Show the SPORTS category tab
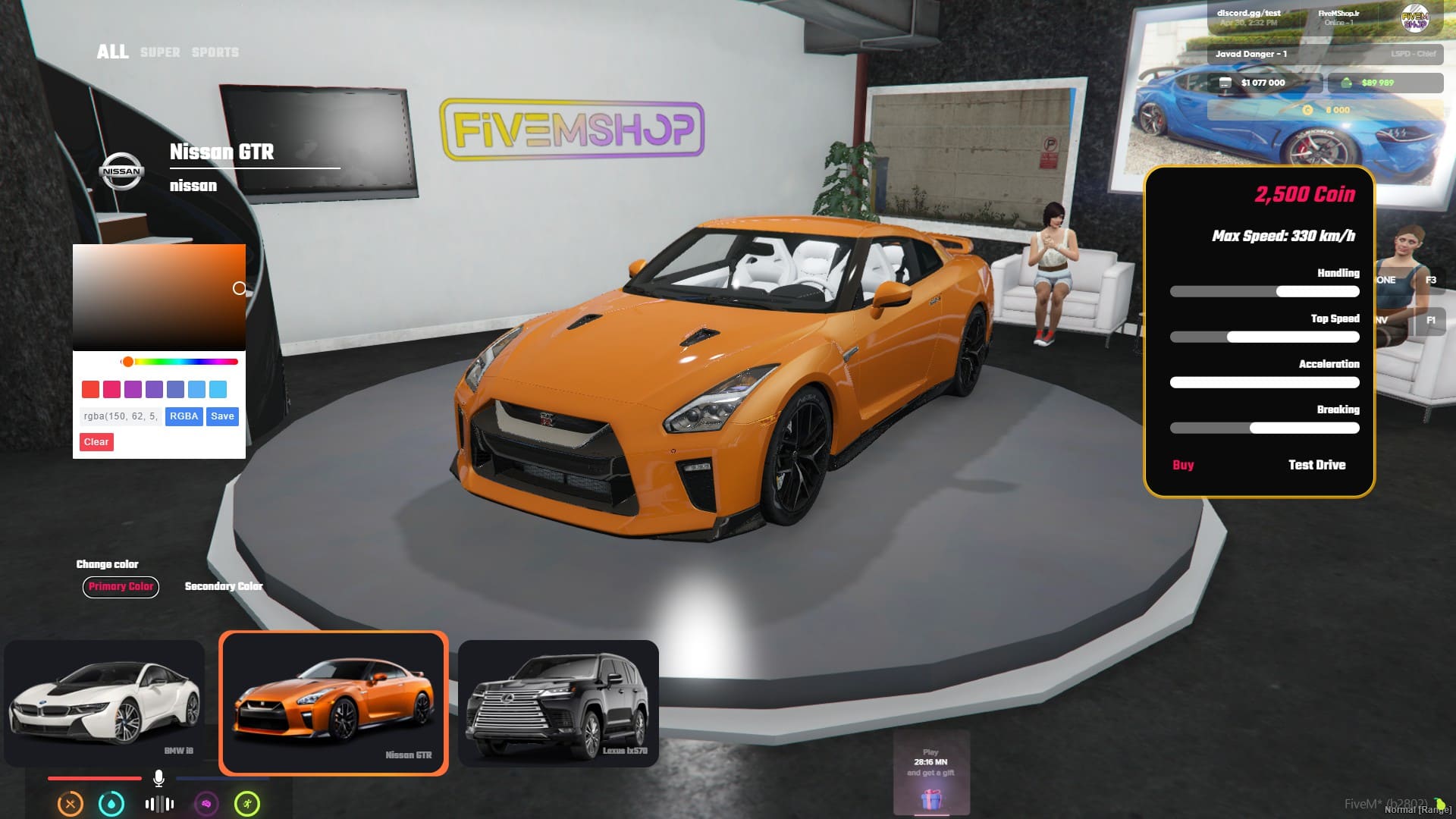The height and width of the screenshot is (819, 1456). coord(215,52)
